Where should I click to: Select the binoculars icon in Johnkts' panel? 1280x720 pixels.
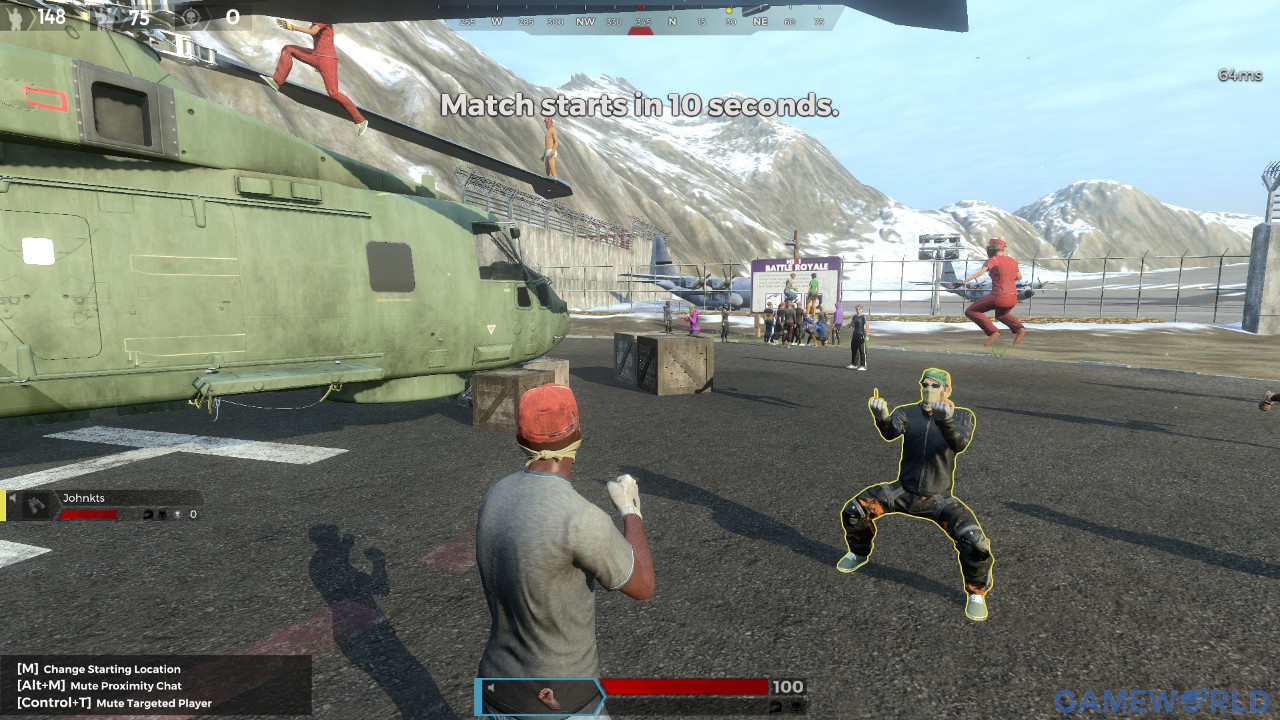pyautogui.click(x=37, y=506)
